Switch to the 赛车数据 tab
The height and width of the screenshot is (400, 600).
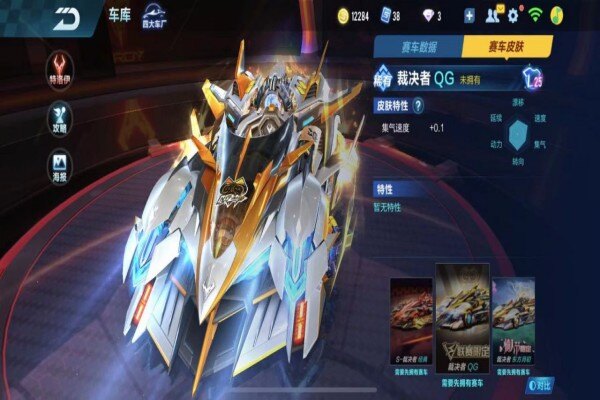pyautogui.click(x=418, y=46)
